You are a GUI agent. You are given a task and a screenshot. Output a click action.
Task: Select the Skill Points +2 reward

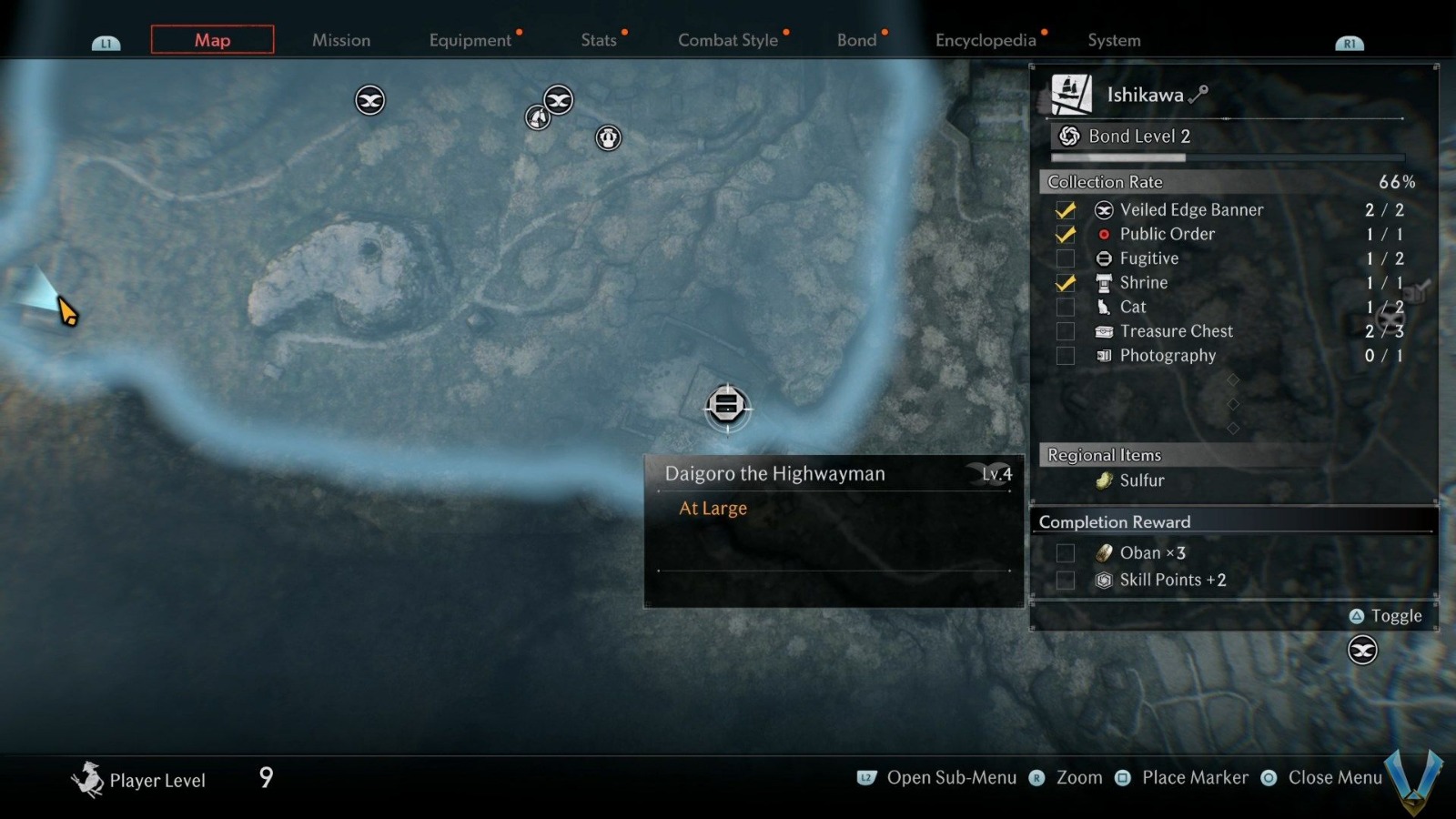click(x=1172, y=581)
